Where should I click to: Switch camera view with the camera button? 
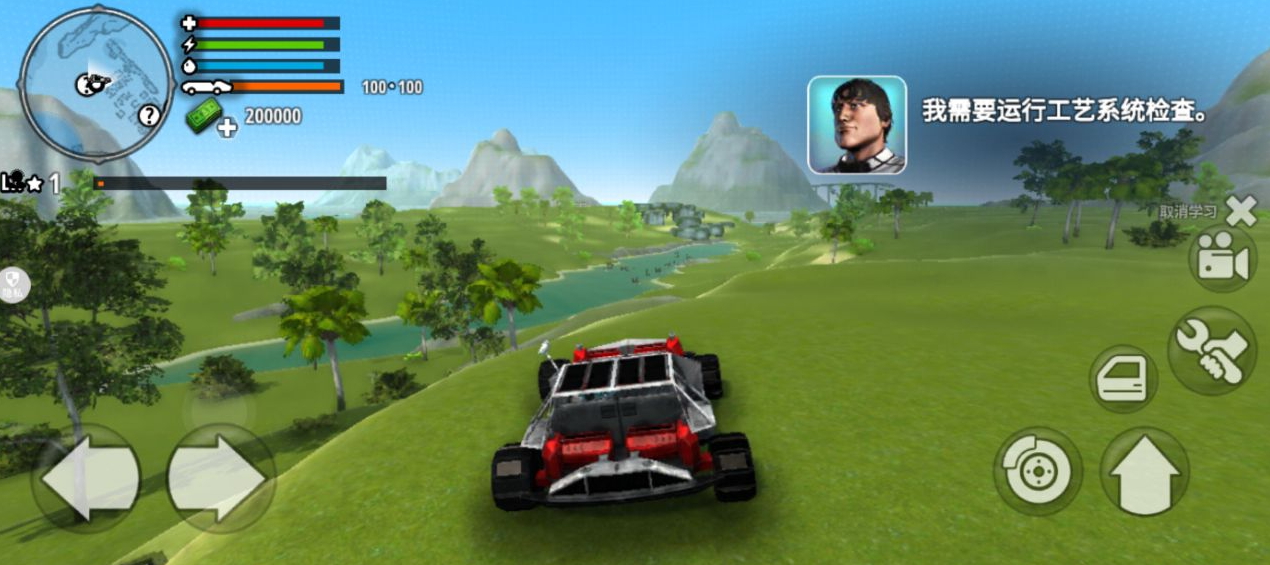coord(1222,260)
